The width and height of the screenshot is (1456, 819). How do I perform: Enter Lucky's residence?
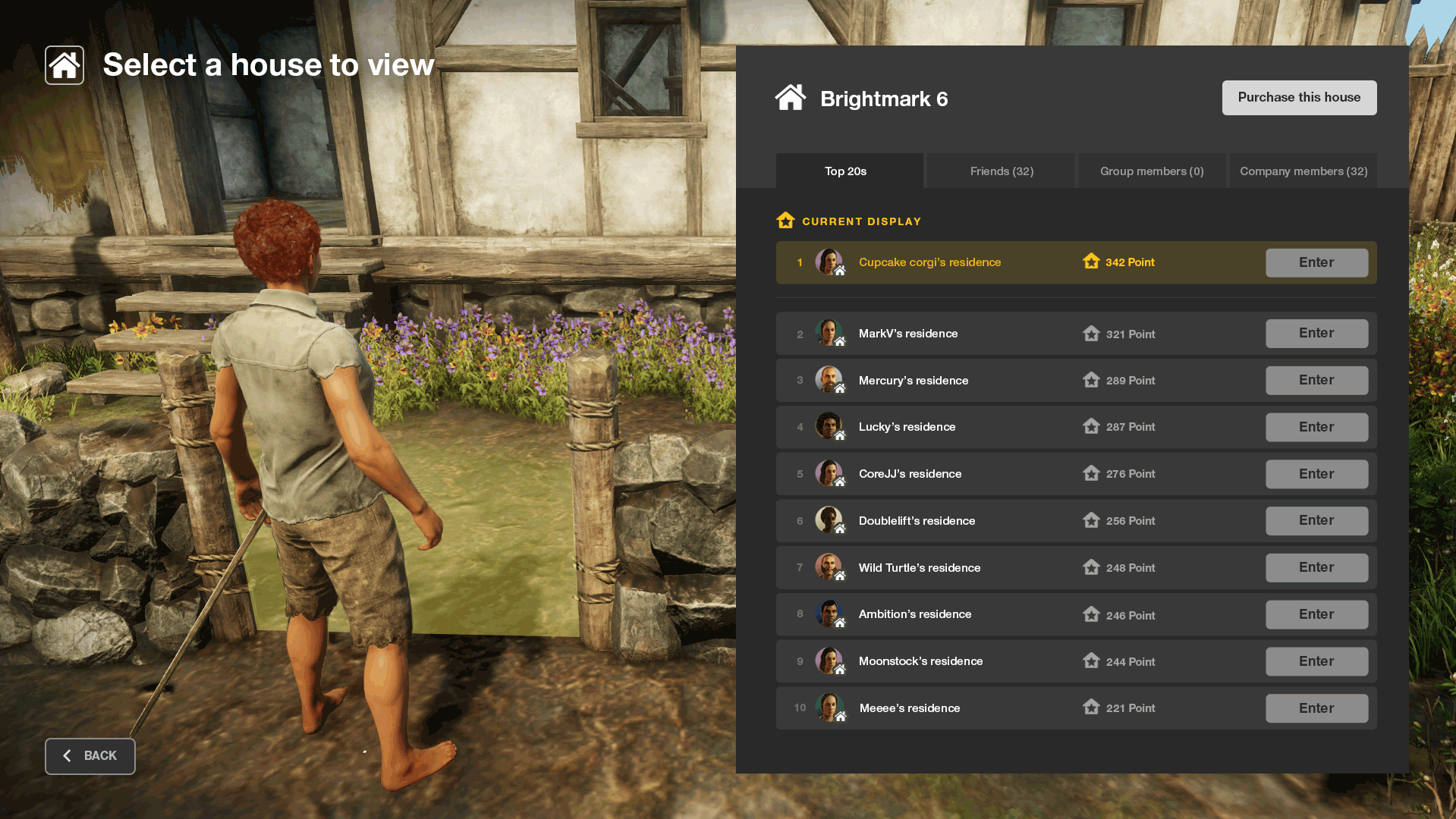[1316, 427]
